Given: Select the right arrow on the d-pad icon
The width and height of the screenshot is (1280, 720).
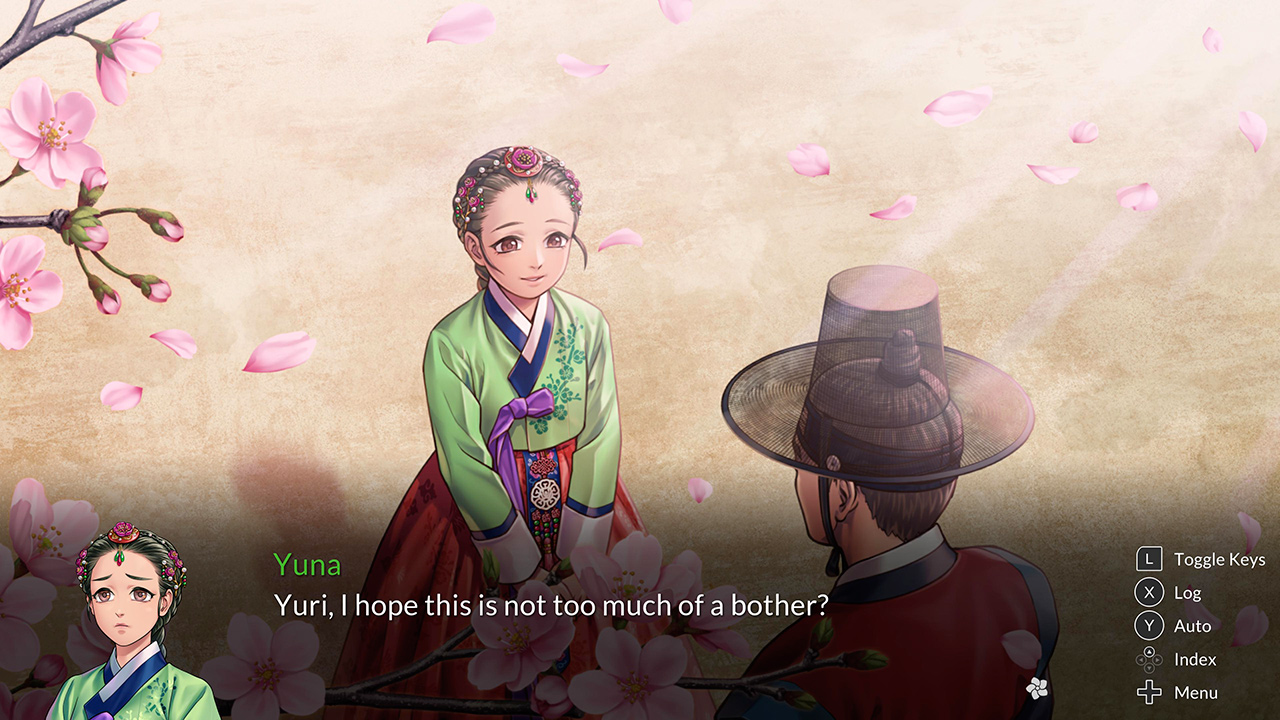Looking at the screenshot, I should (1156, 659).
